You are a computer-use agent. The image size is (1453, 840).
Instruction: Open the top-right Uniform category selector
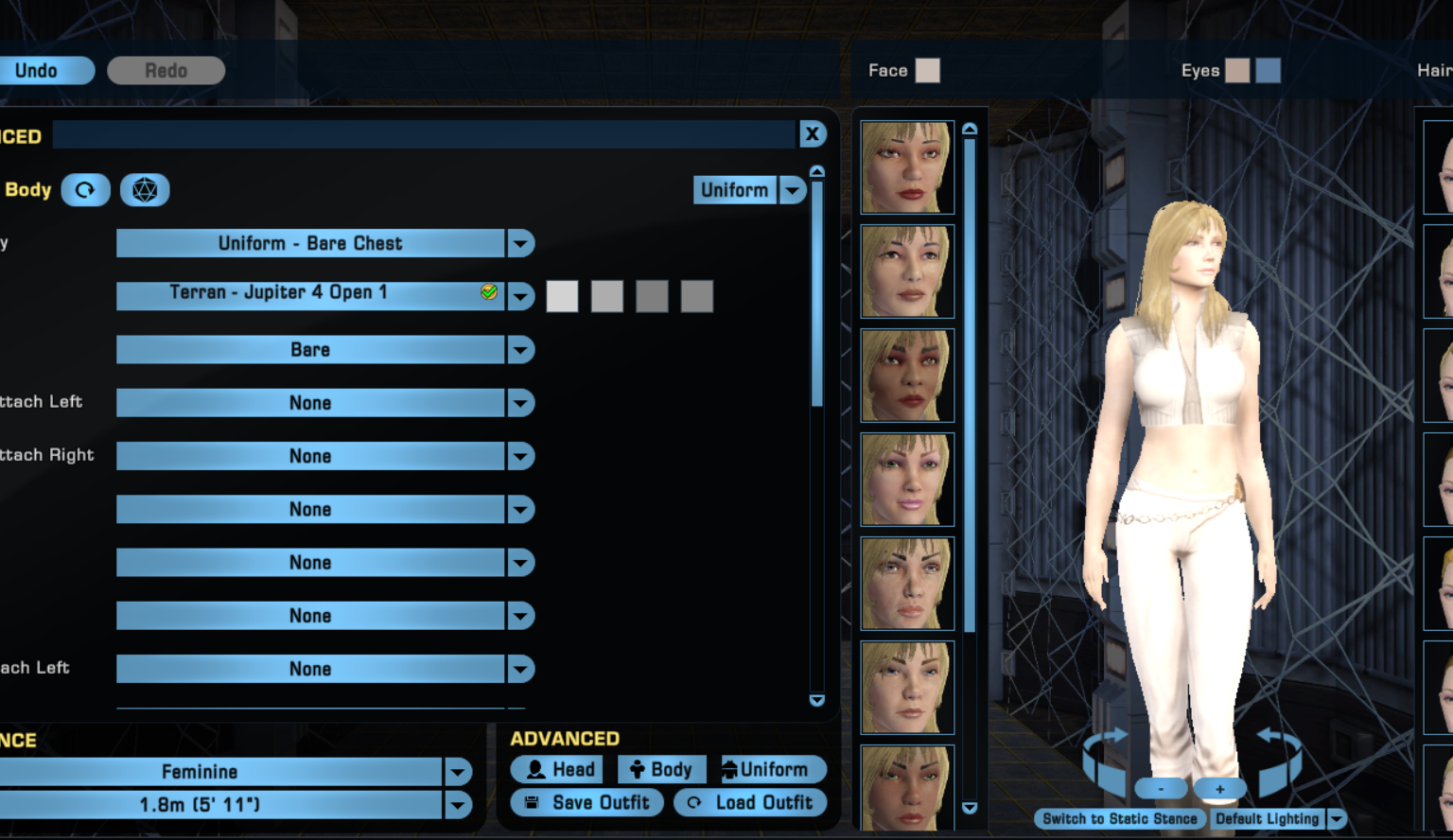tap(793, 189)
